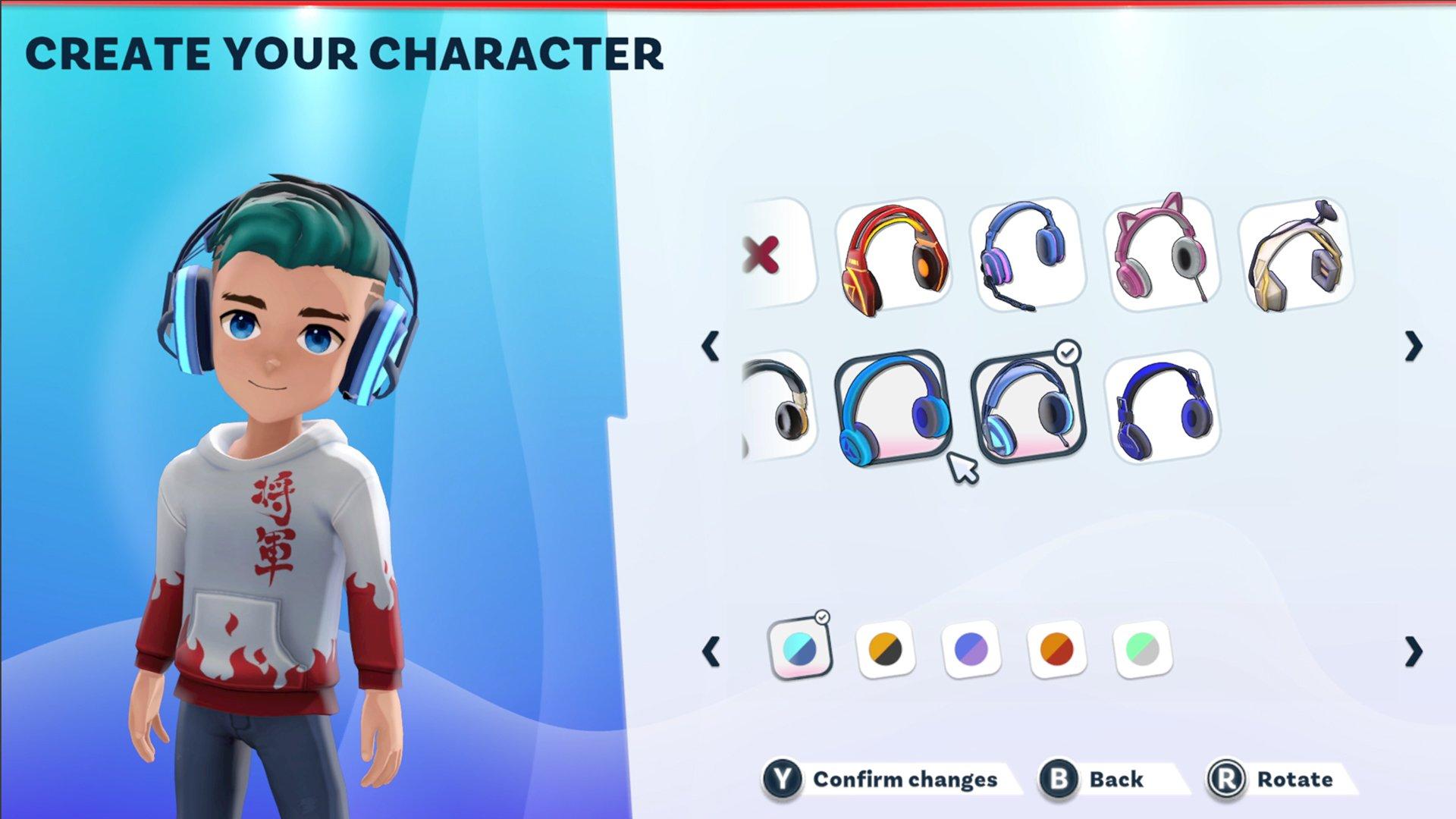The image size is (1456, 819).
Task: Browse more color variants using right arrow
Action: point(1412,651)
